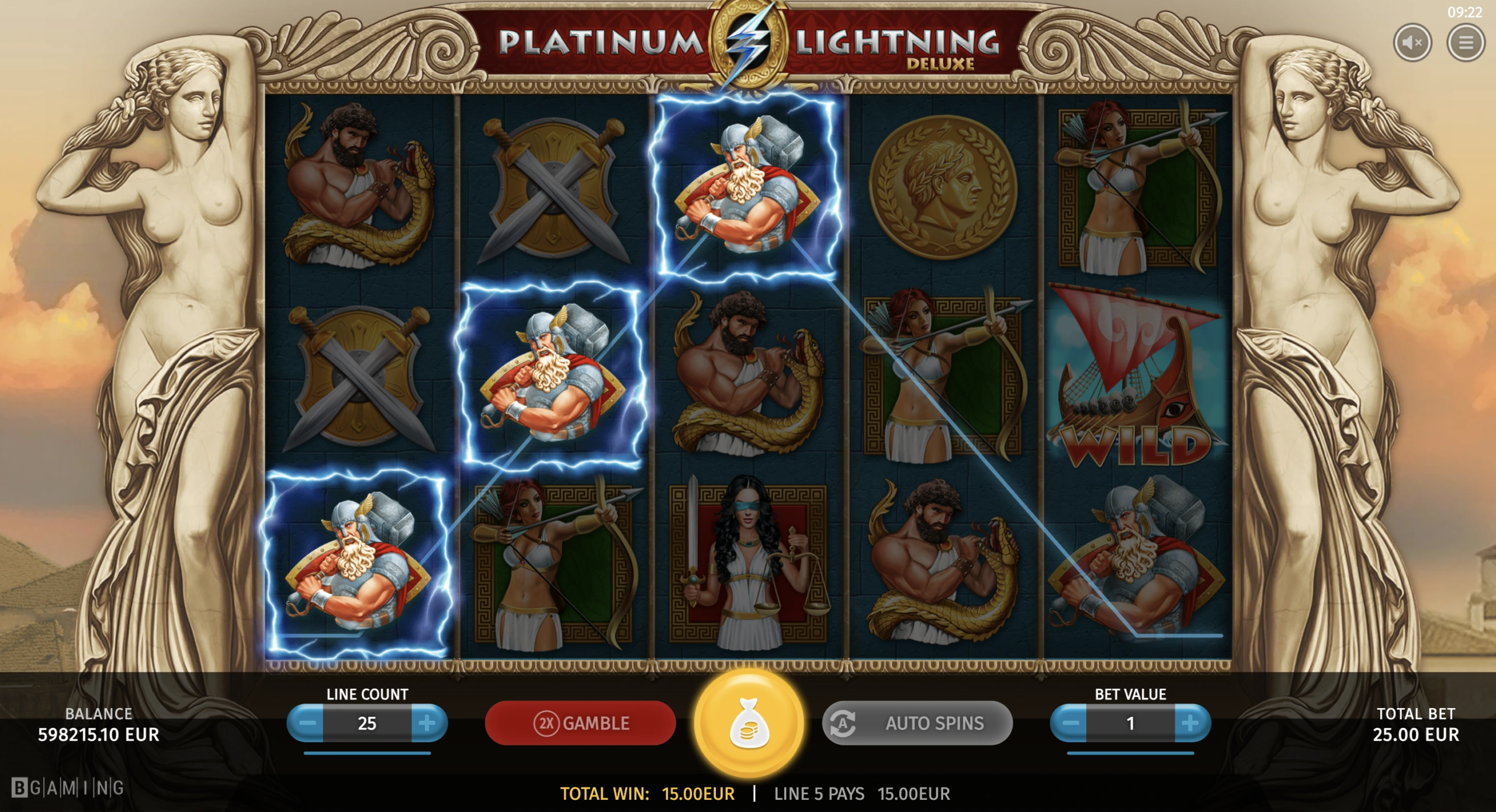Raise the bet value

pyautogui.click(x=1191, y=723)
